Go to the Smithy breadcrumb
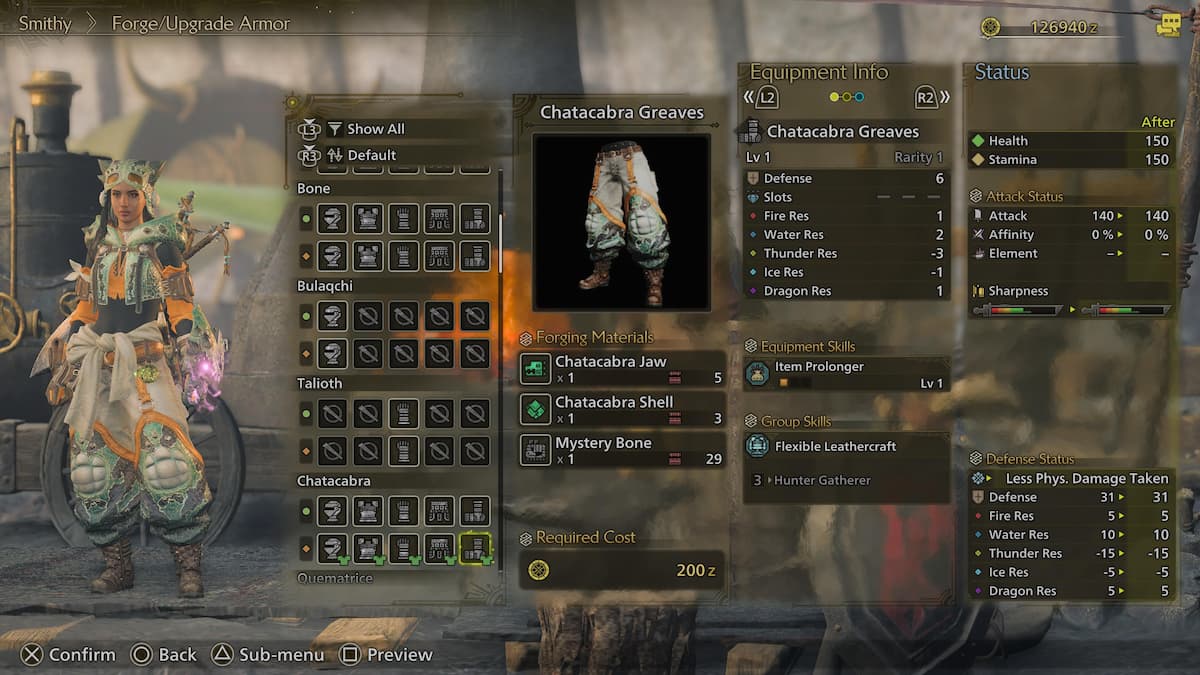1200x675 pixels. [45, 24]
